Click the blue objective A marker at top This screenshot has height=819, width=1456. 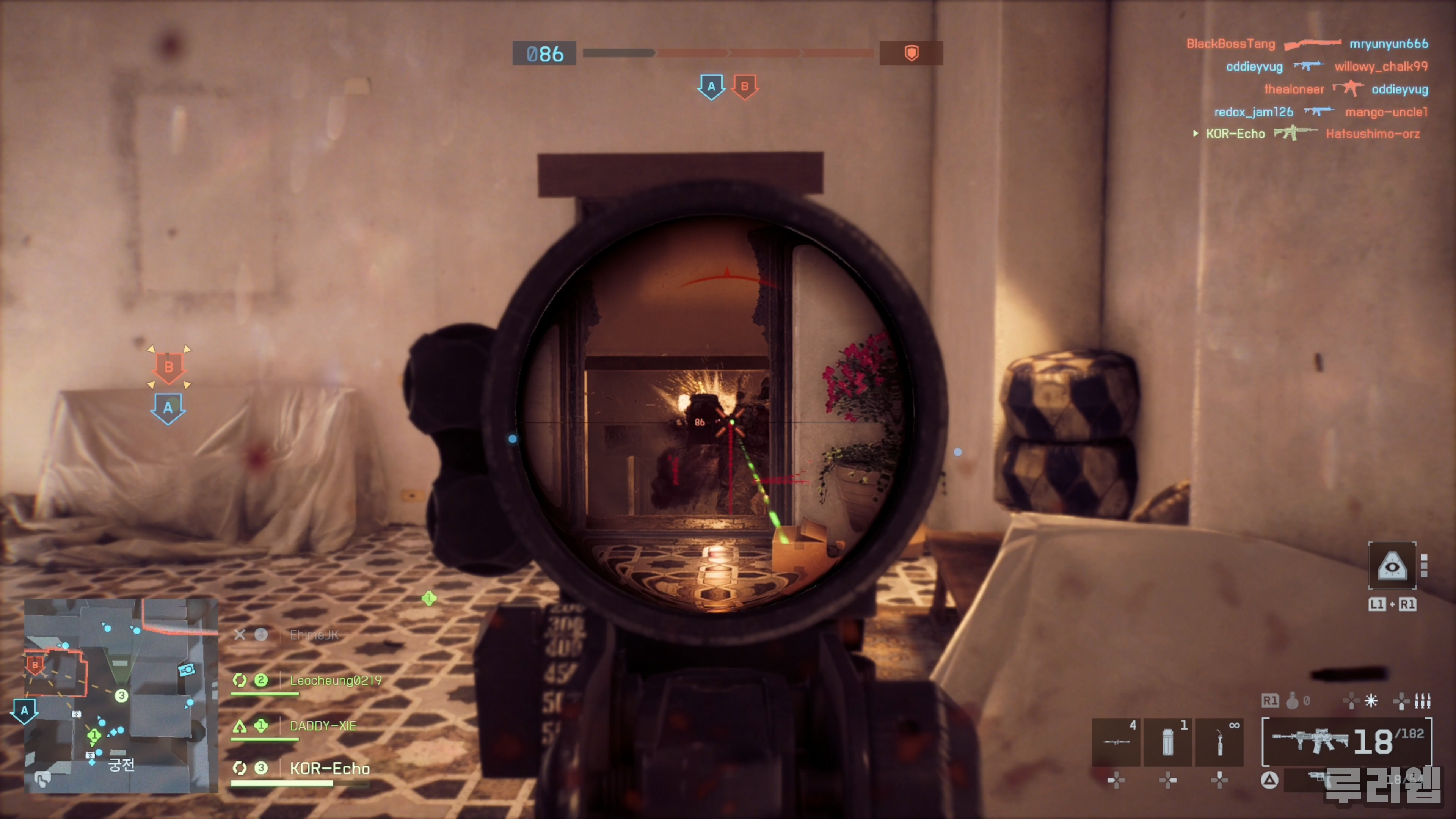coord(711,86)
